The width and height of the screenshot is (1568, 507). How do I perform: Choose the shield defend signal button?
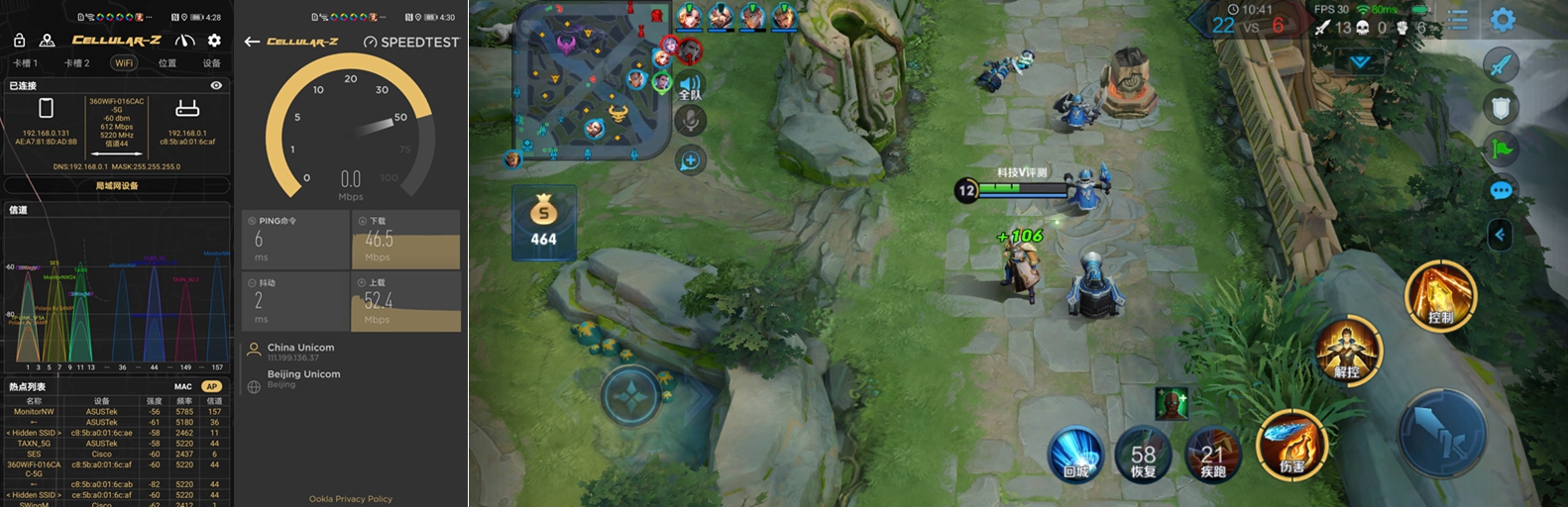pos(1501,107)
